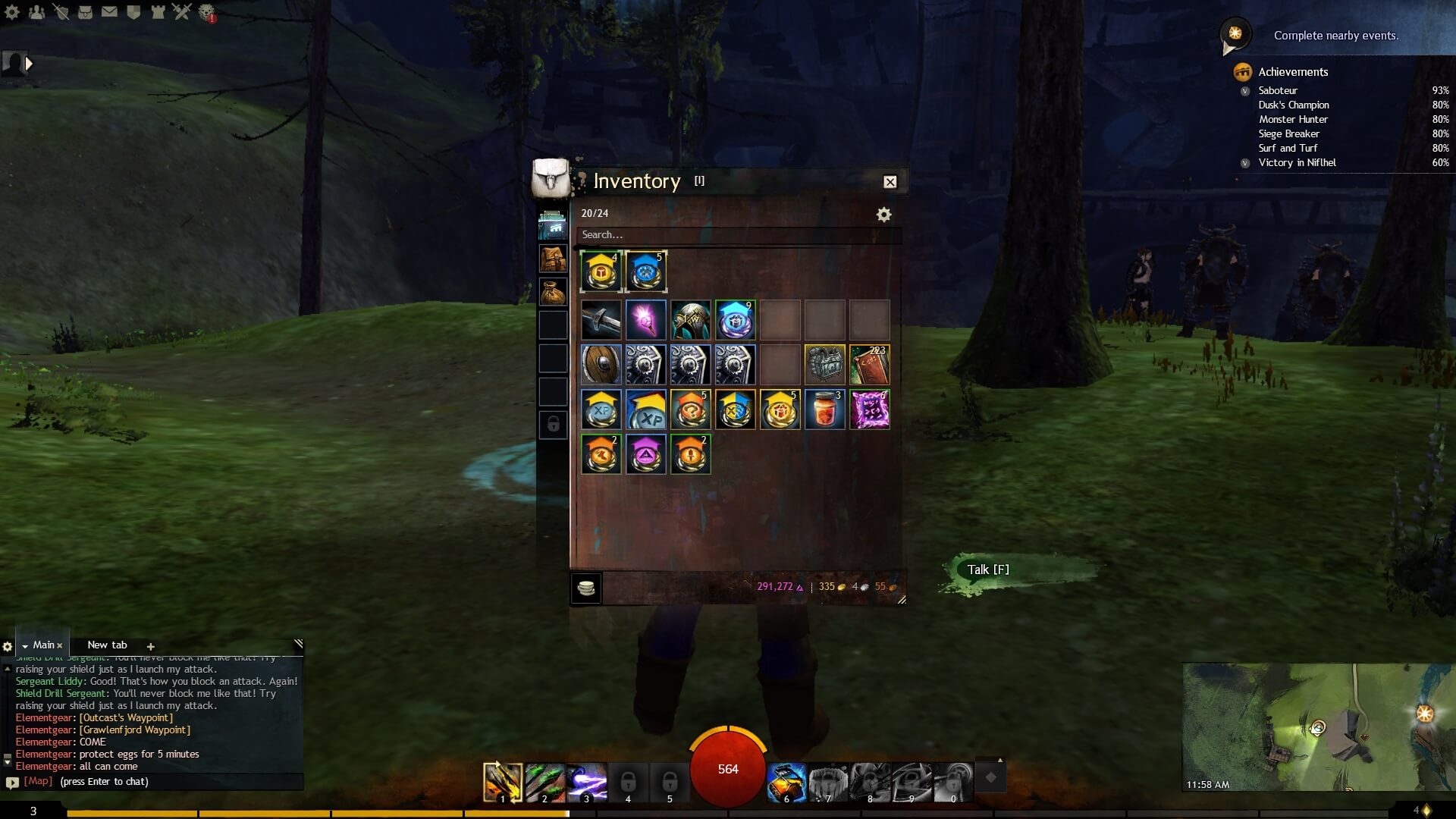The image size is (1456, 819).
Task: Click the locked skill slot 4
Action: 627,781
